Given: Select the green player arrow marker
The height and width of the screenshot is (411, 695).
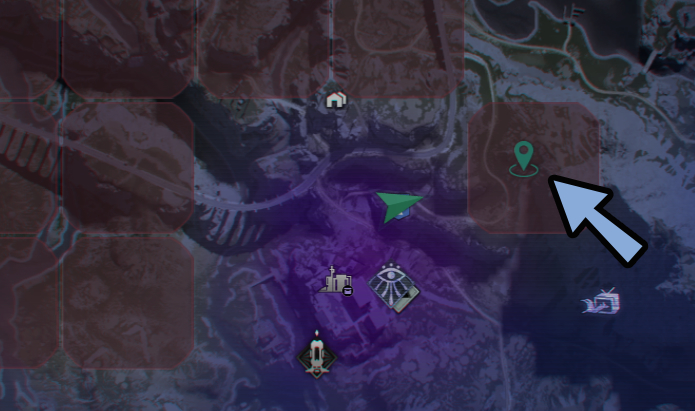Looking at the screenshot, I should 398,206.
